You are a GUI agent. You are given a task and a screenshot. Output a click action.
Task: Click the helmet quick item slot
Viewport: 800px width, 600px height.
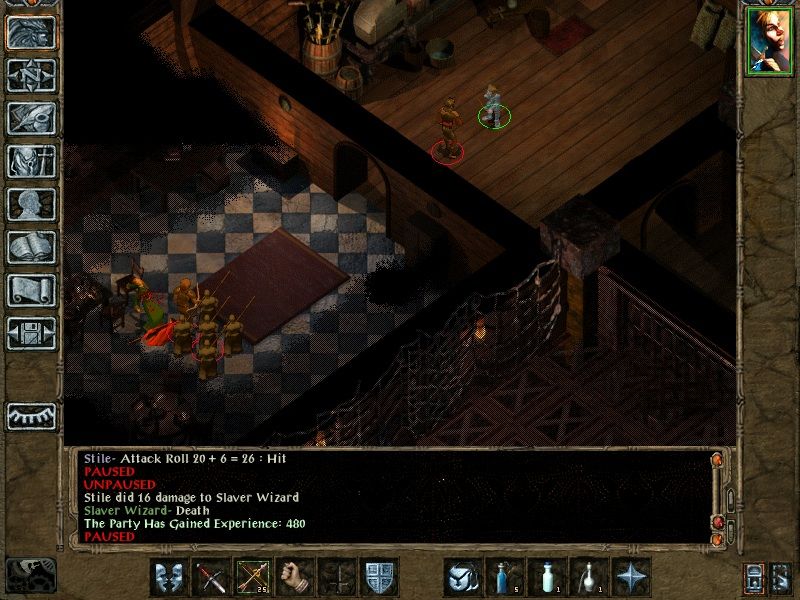(463, 577)
